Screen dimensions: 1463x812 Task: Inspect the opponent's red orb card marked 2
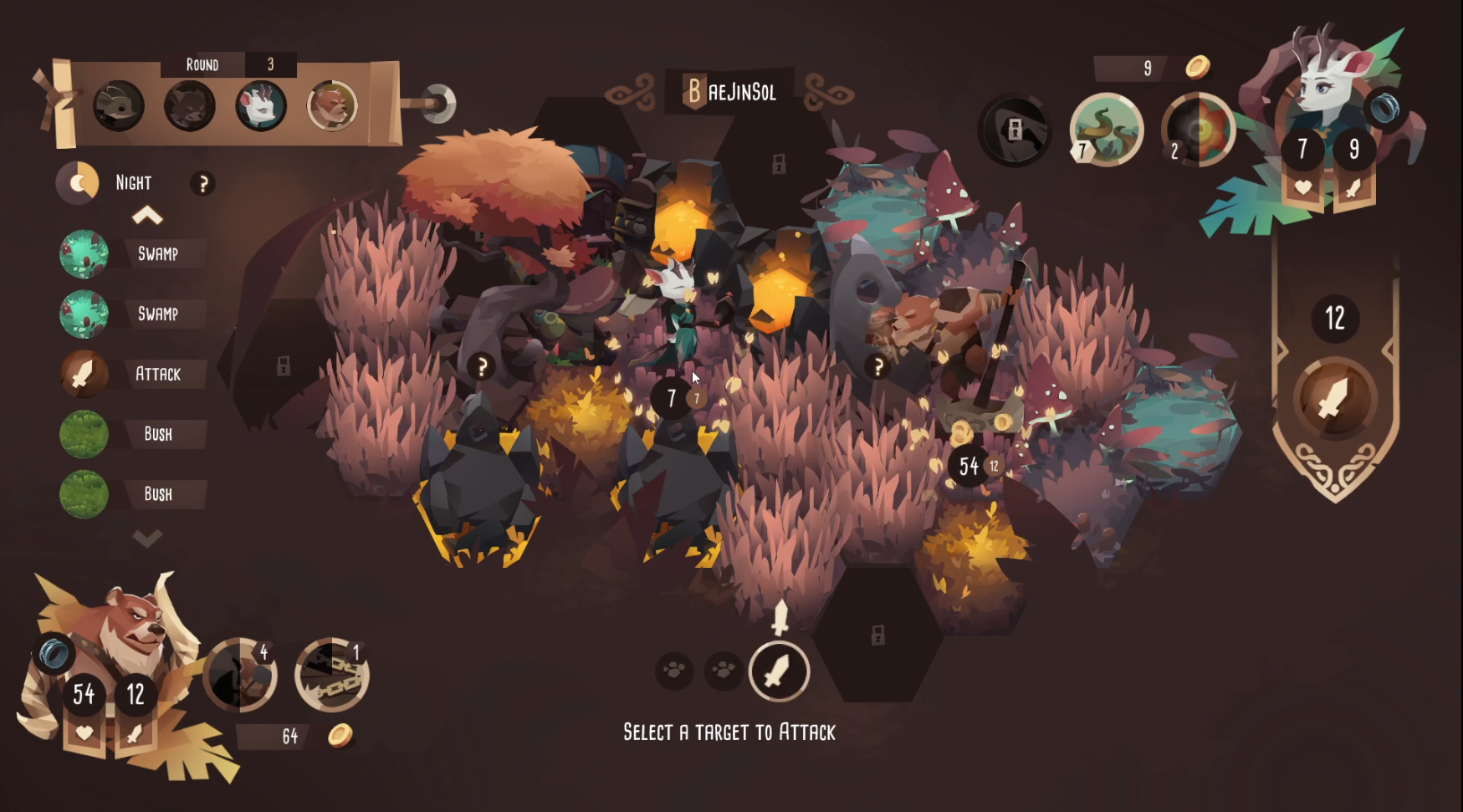coord(1199,130)
